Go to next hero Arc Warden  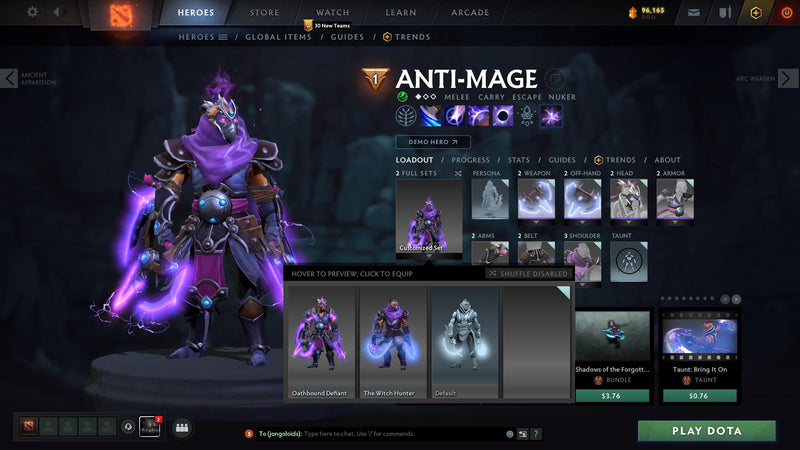click(x=789, y=78)
